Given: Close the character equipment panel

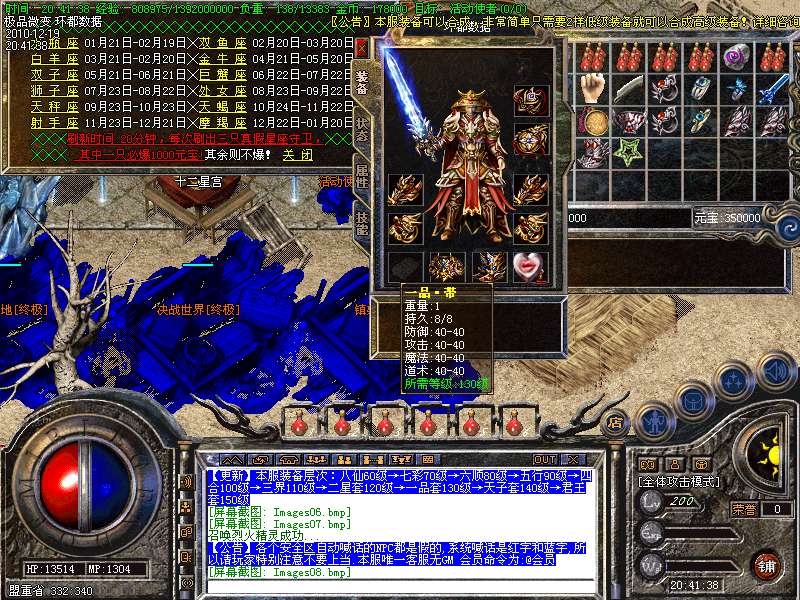Looking at the screenshot, I should [x=361, y=47].
